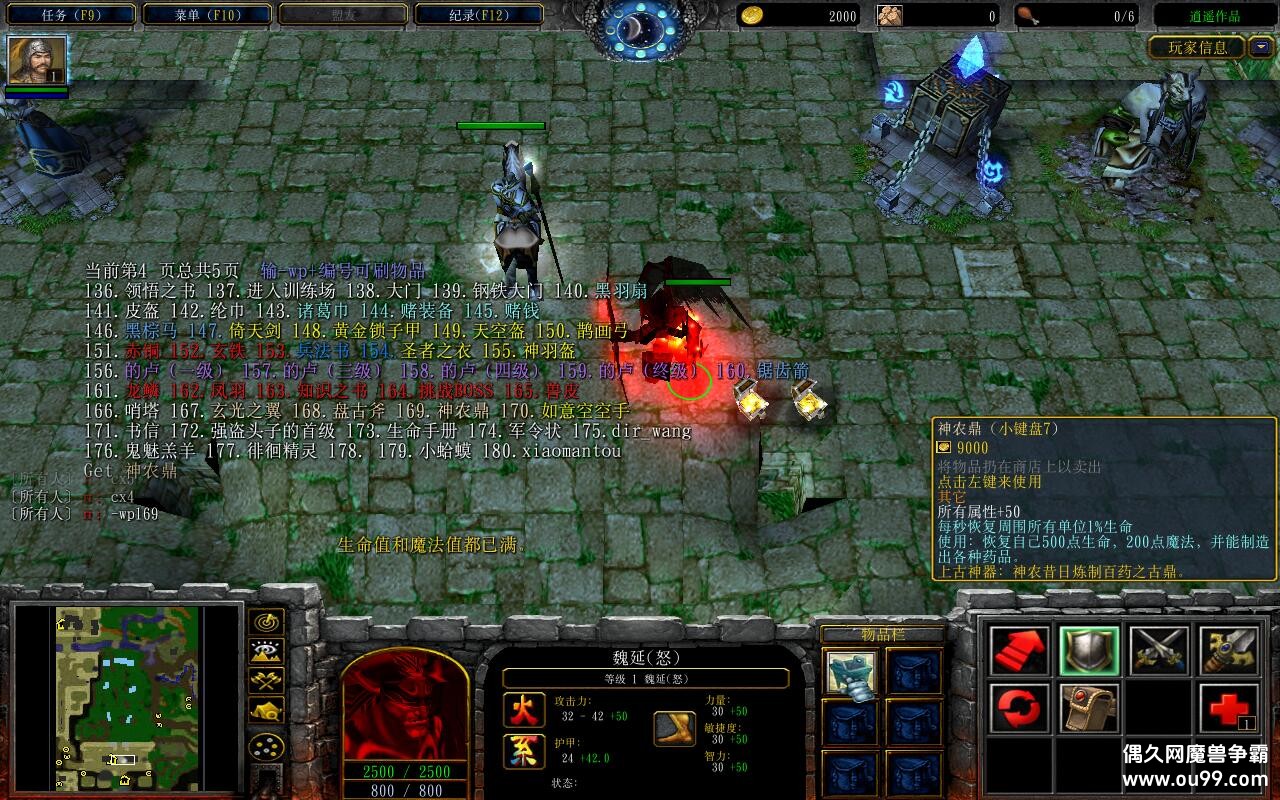Screen dimensions: 1280x800
Task: Use the 神农鼎 item in the inventory
Action: pos(851,673)
